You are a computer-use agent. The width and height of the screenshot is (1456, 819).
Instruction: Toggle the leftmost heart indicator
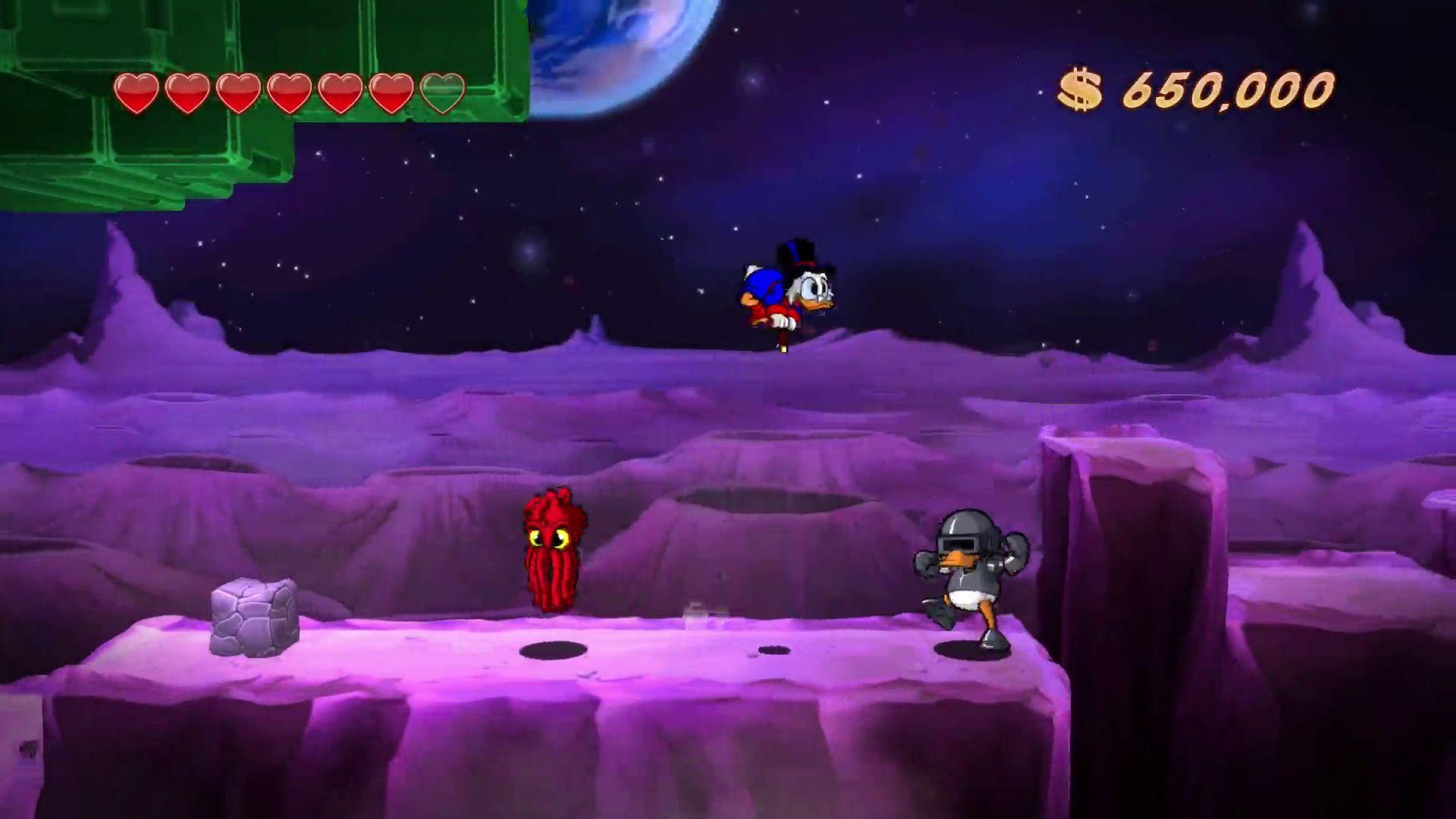click(137, 91)
